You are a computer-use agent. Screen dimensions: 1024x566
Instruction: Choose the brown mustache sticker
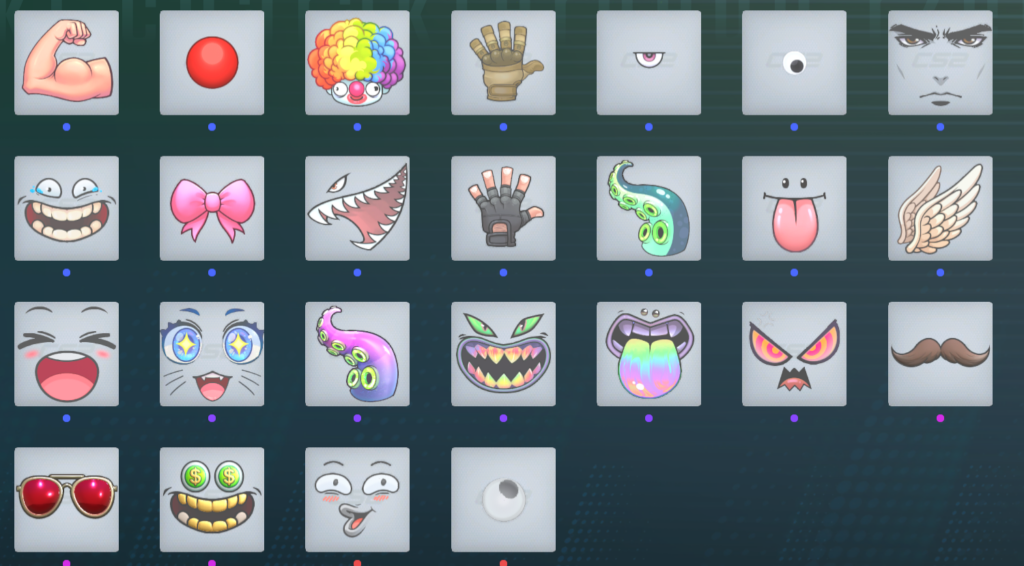[940, 354]
